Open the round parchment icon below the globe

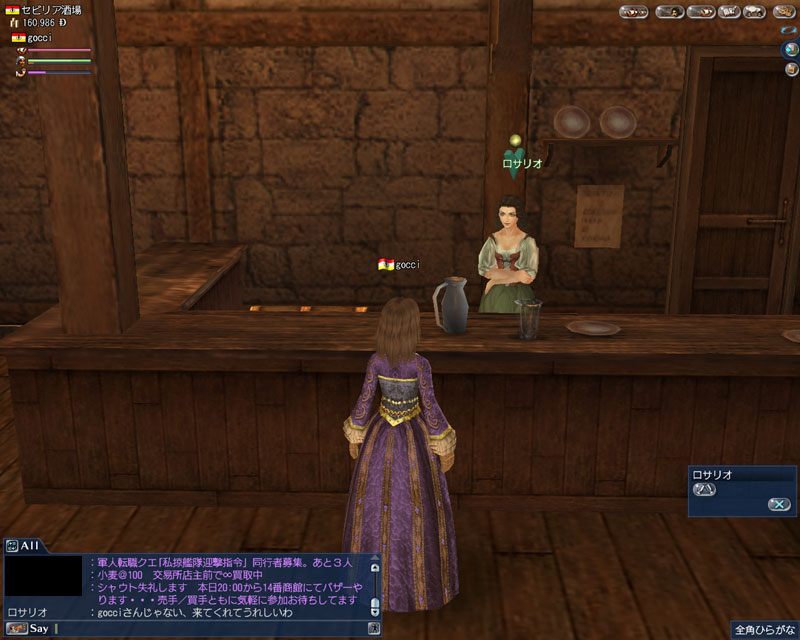pyautogui.click(x=790, y=68)
